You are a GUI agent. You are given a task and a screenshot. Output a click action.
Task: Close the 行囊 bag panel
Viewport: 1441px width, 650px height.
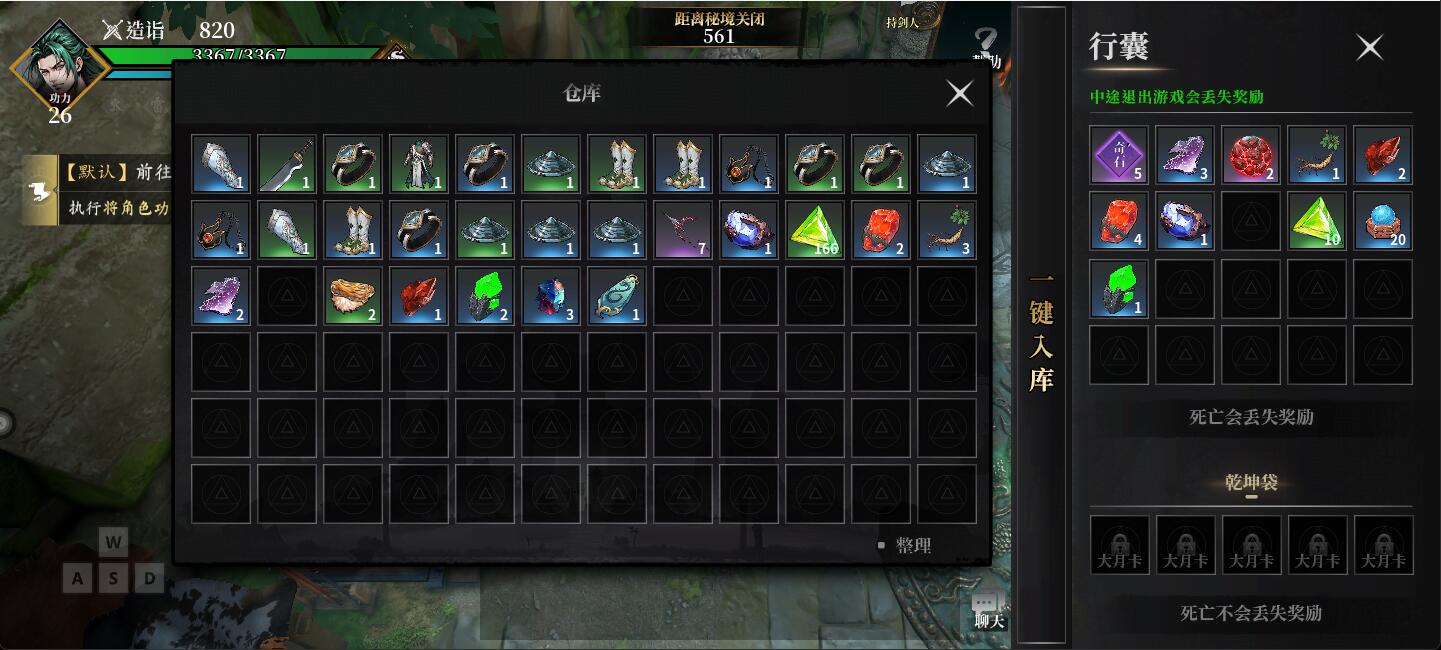1369,47
